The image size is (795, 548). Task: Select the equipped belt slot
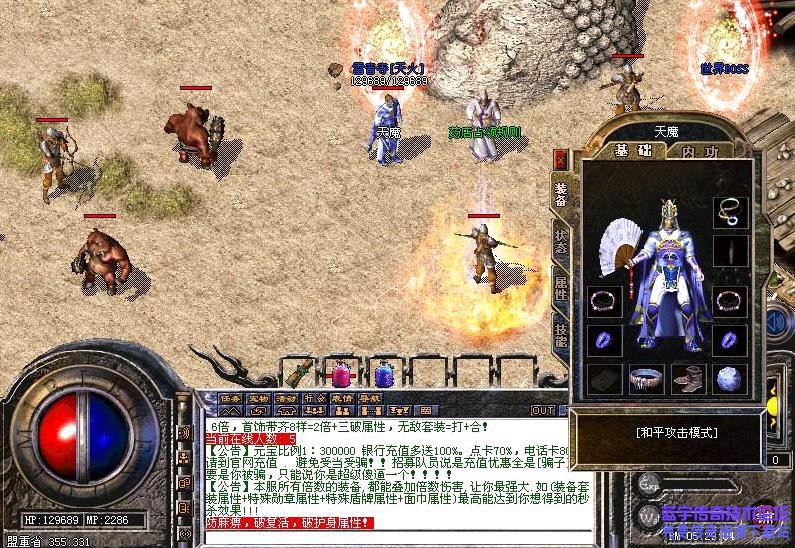pyautogui.click(x=645, y=379)
